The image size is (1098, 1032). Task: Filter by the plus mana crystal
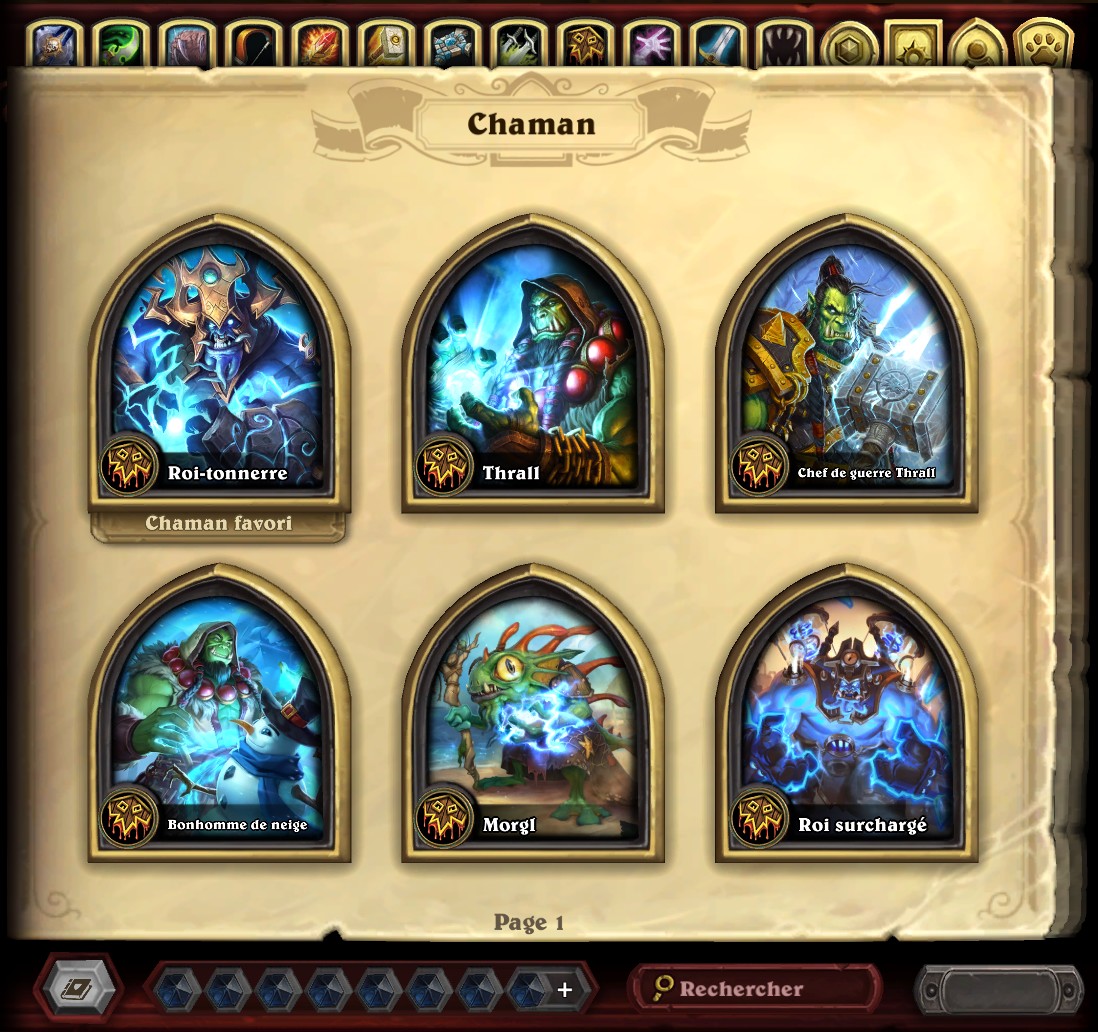pos(563,989)
